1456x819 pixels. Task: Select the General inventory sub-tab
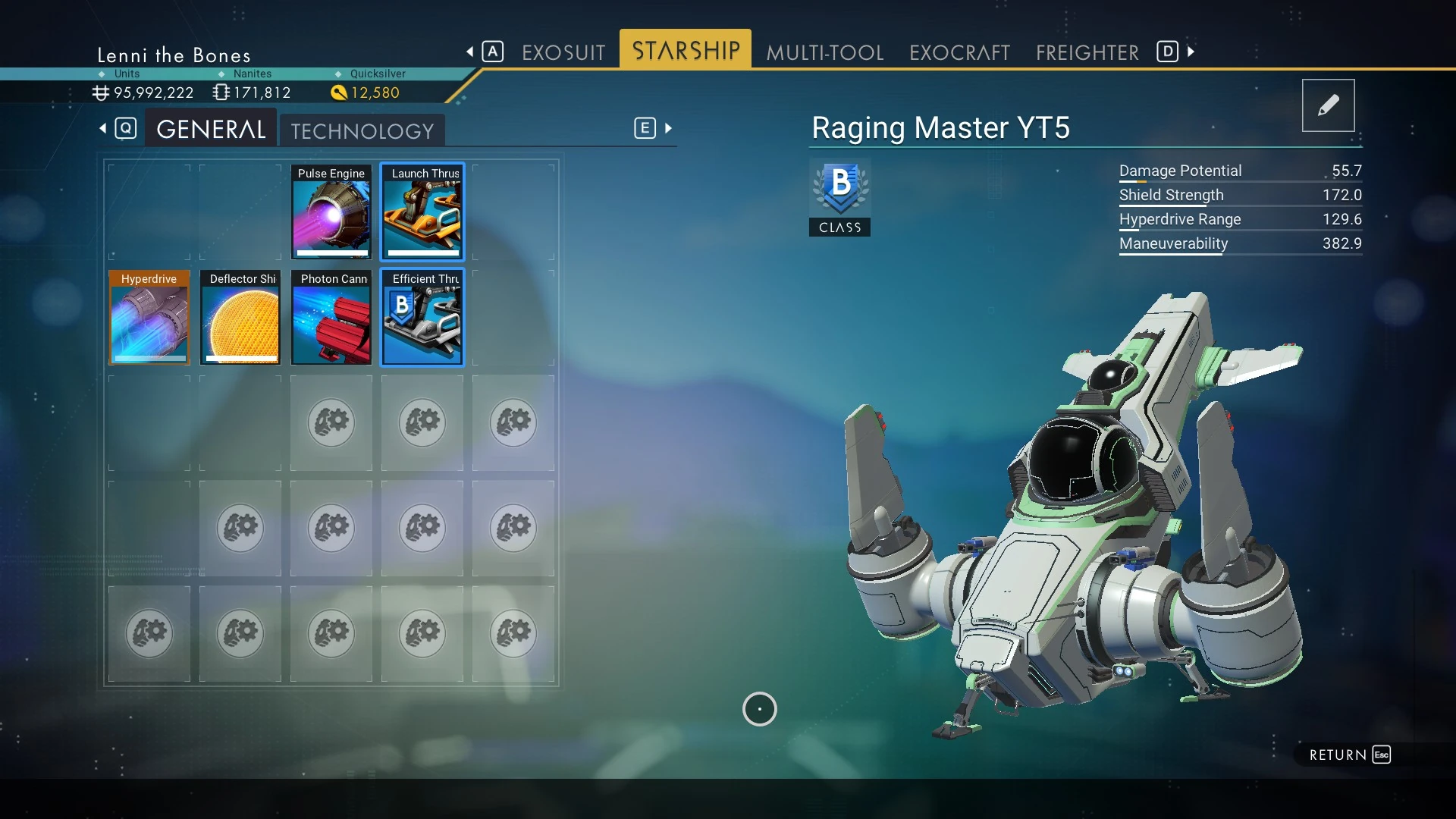pos(211,130)
